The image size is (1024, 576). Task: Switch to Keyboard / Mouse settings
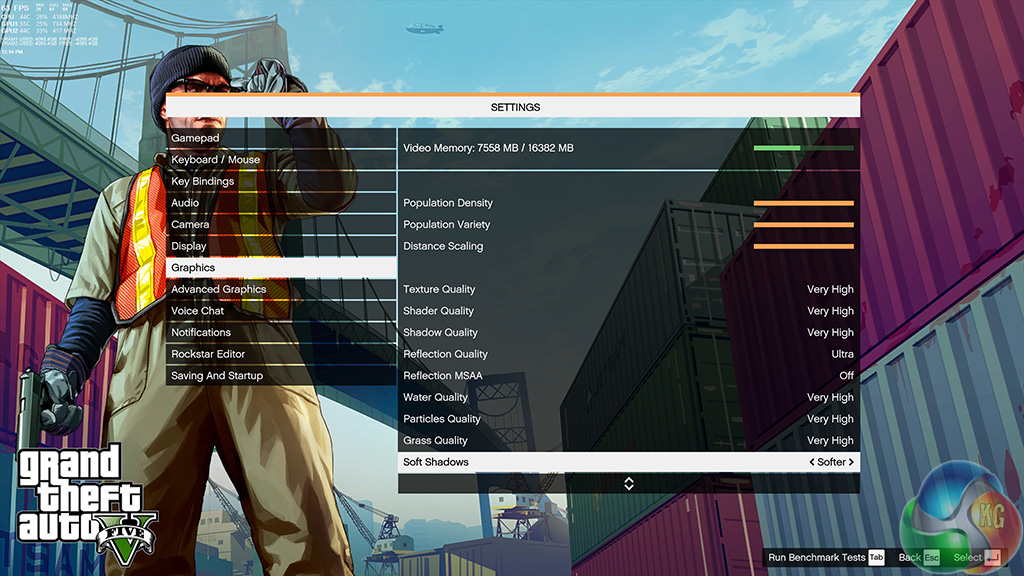coord(280,160)
